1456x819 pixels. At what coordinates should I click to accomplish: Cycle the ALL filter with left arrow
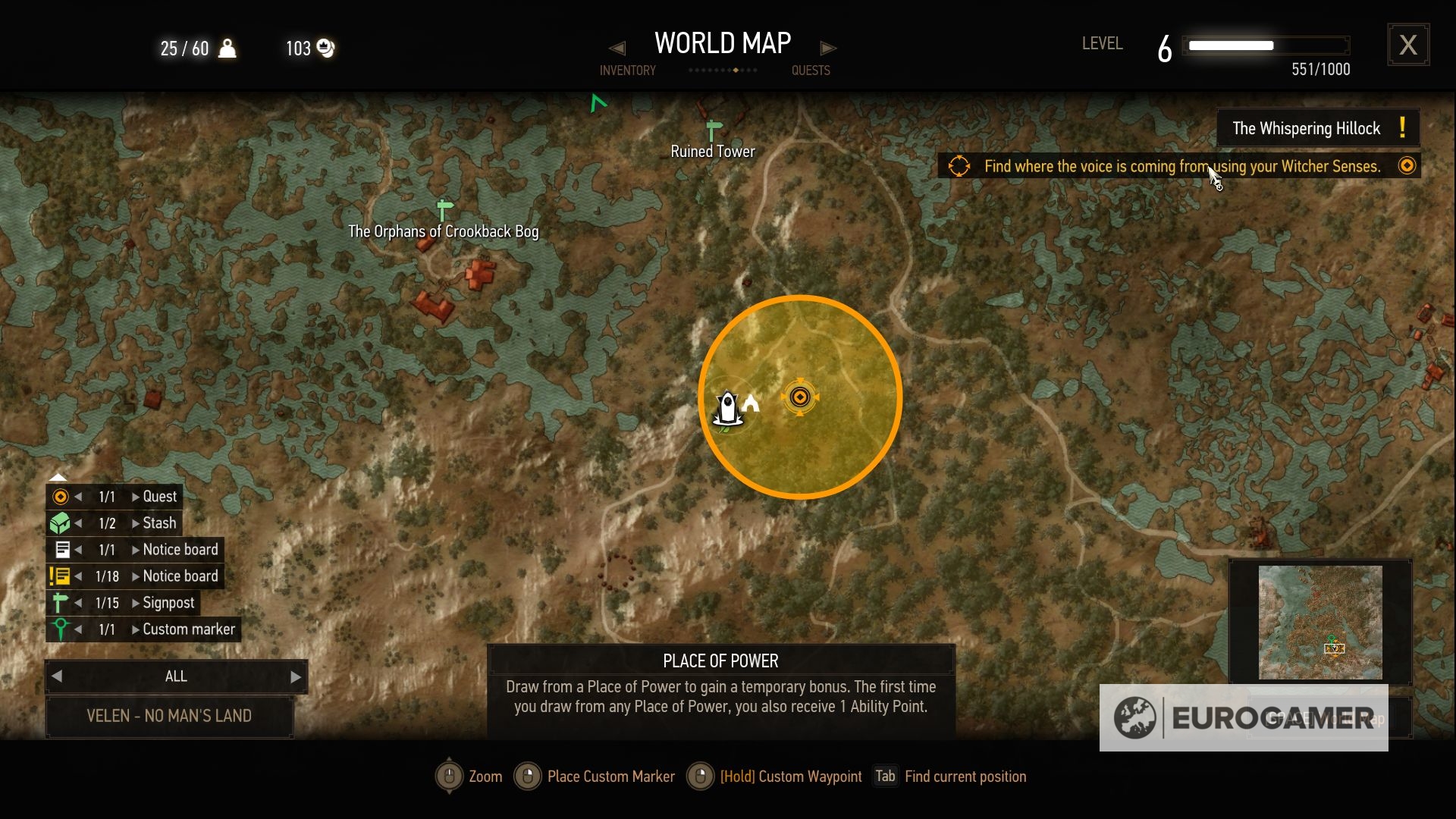pos(57,676)
